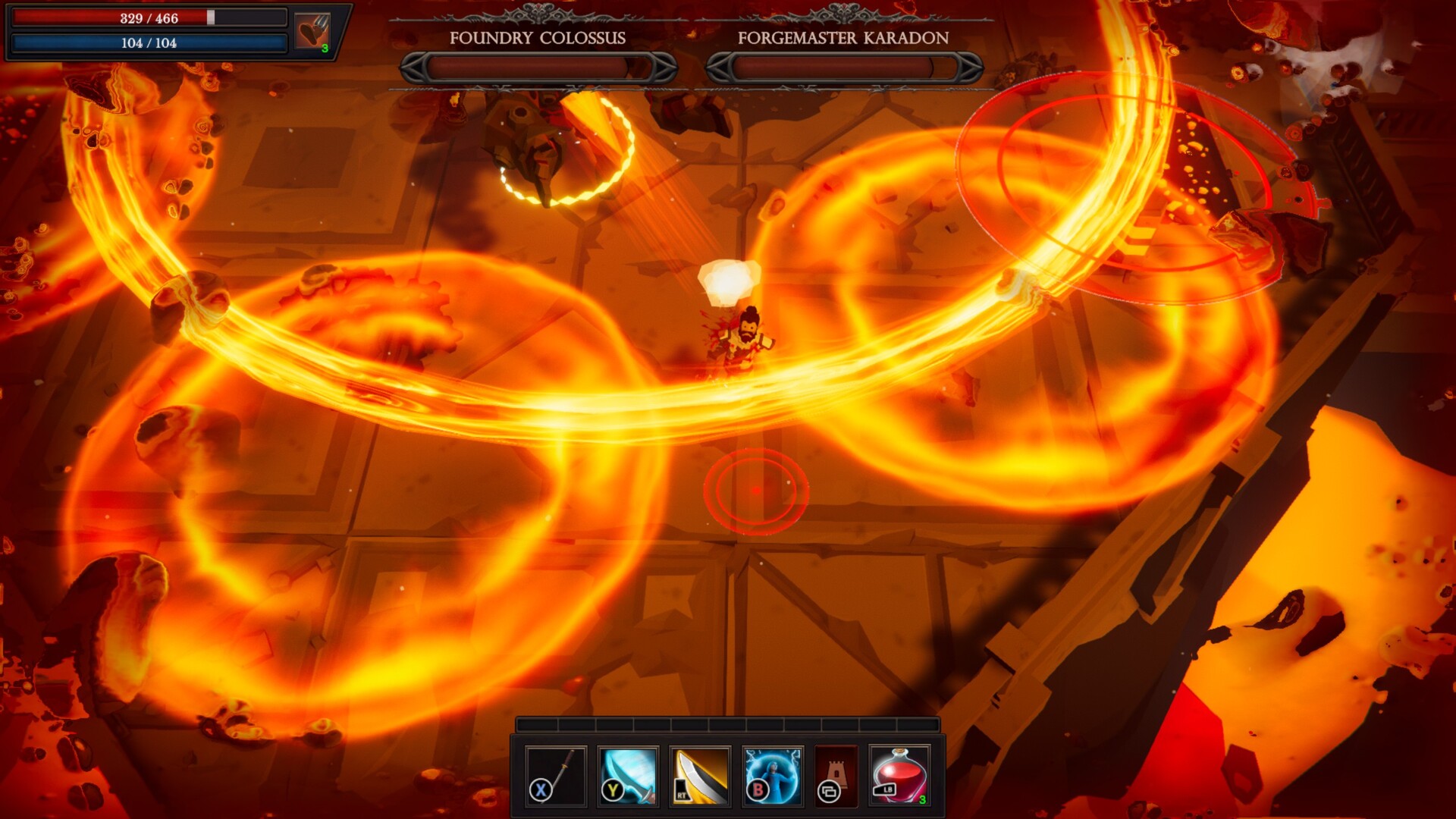Cast the blue lightning shield spell
Screen dimensions: 1456x819
[772, 775]
